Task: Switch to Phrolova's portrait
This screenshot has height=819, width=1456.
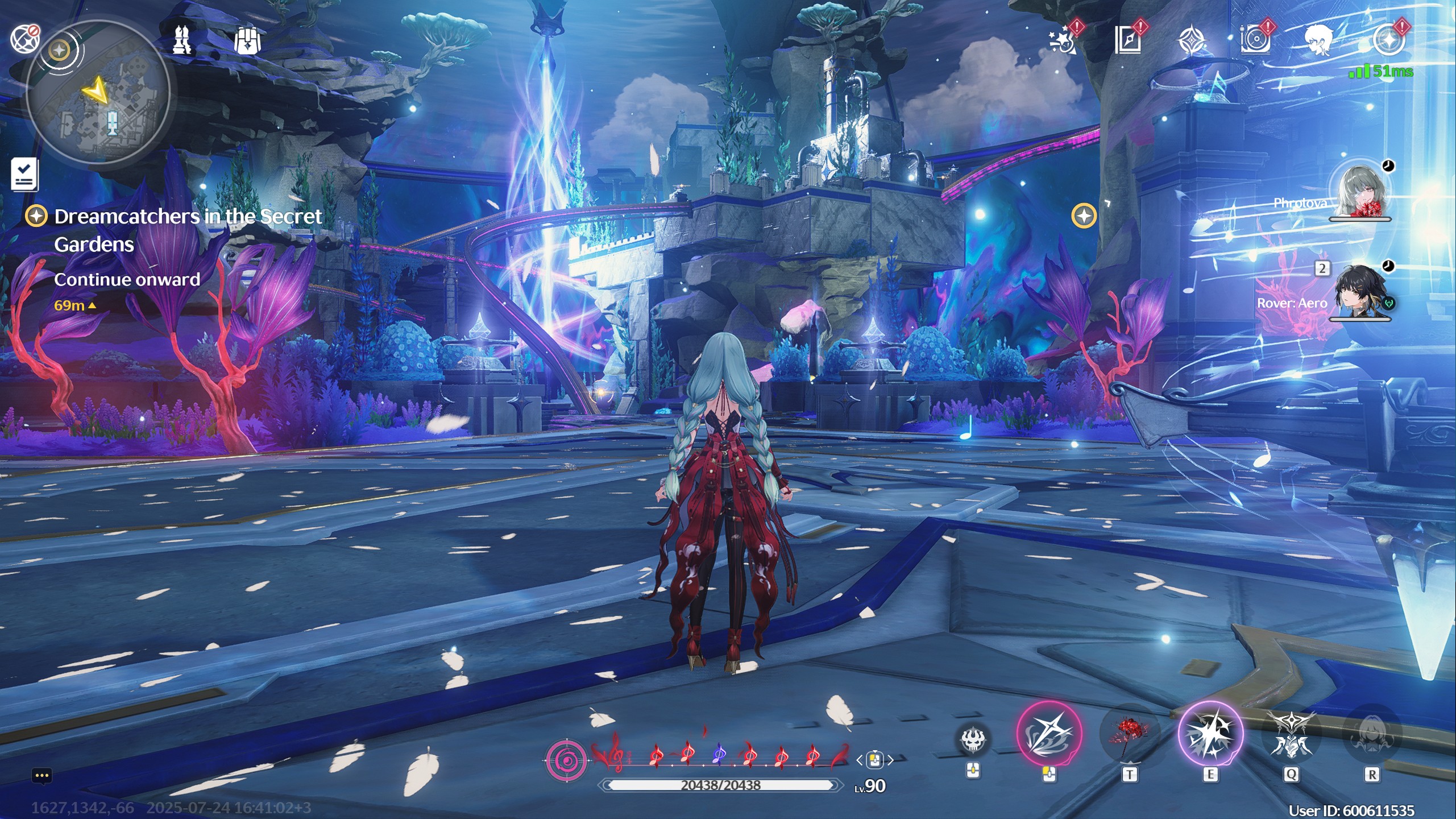Action: [x=1360, y=192]
